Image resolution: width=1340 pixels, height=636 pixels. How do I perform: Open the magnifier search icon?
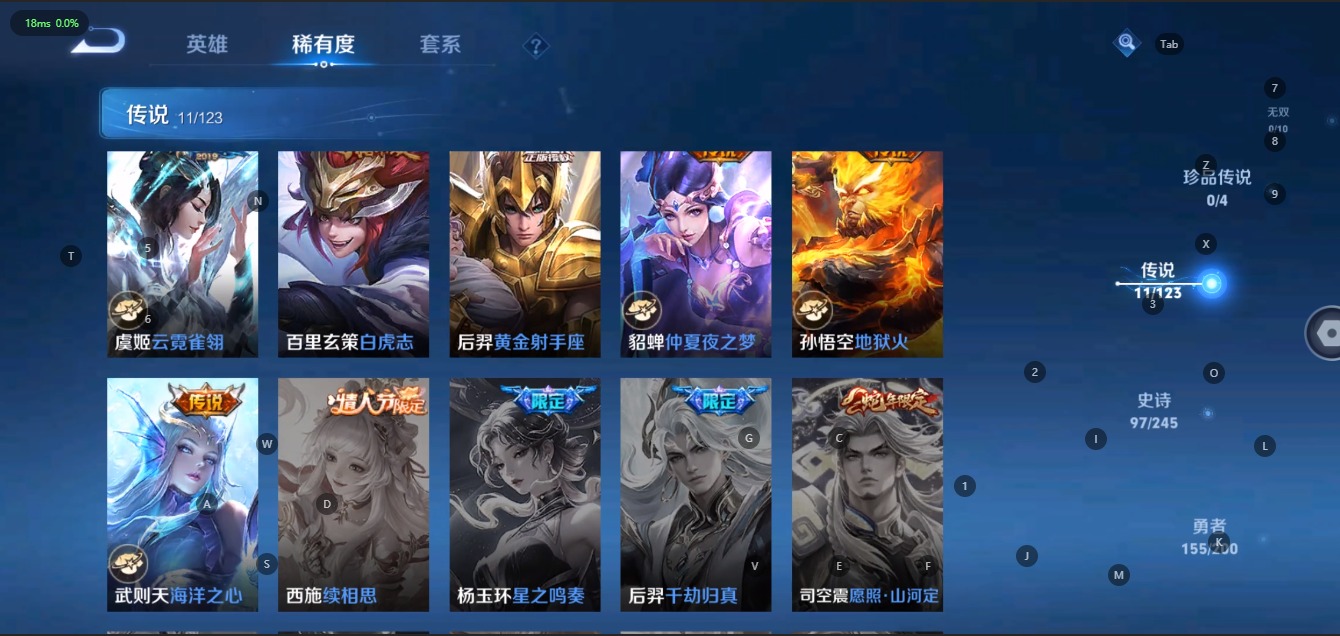[x=1127, y=43]
